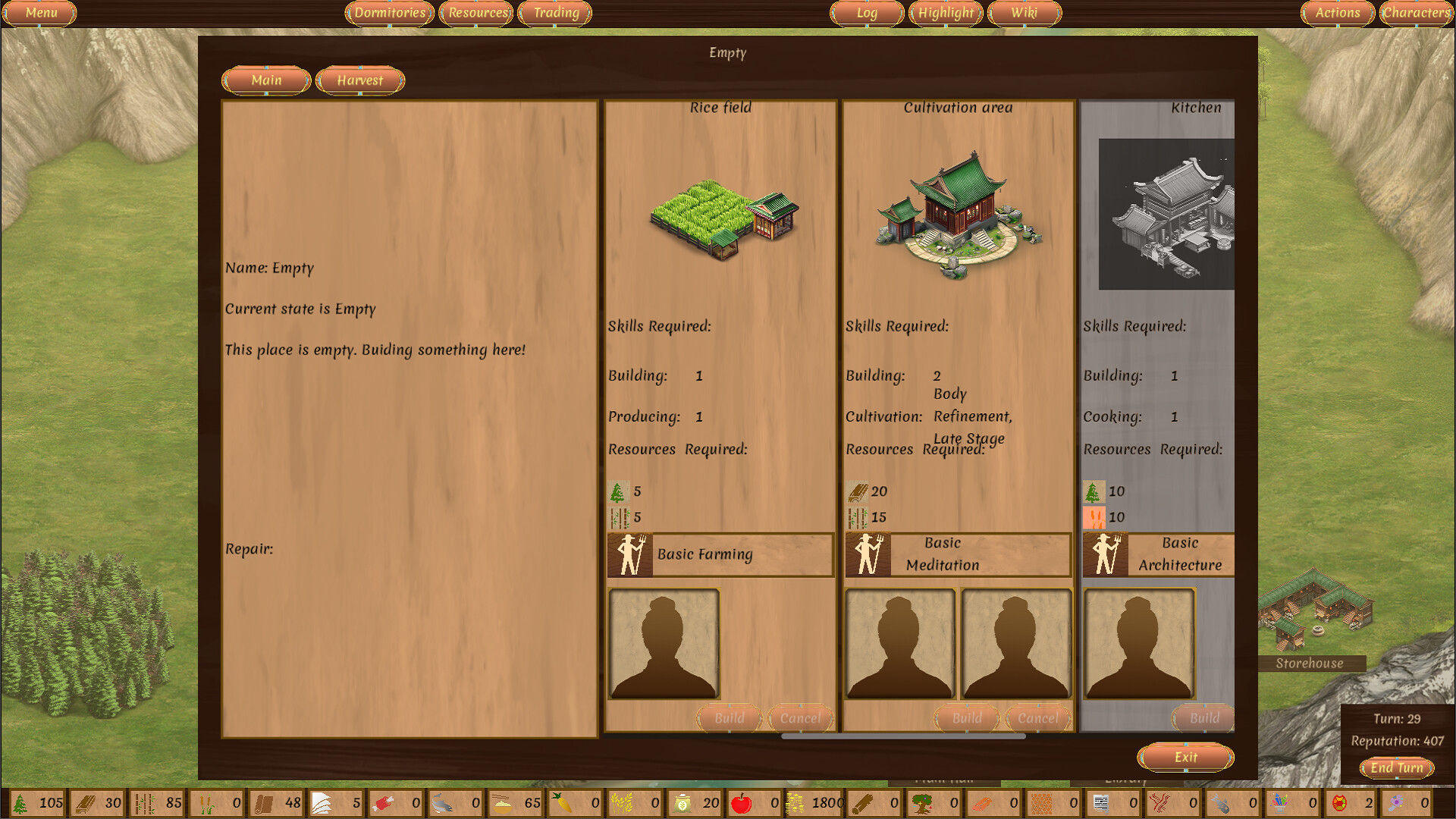Image resolution: width=1456 pixels, height=819 pixels.
Task: Click the Basic Meditation farmer icon
Action: (868, 554)
